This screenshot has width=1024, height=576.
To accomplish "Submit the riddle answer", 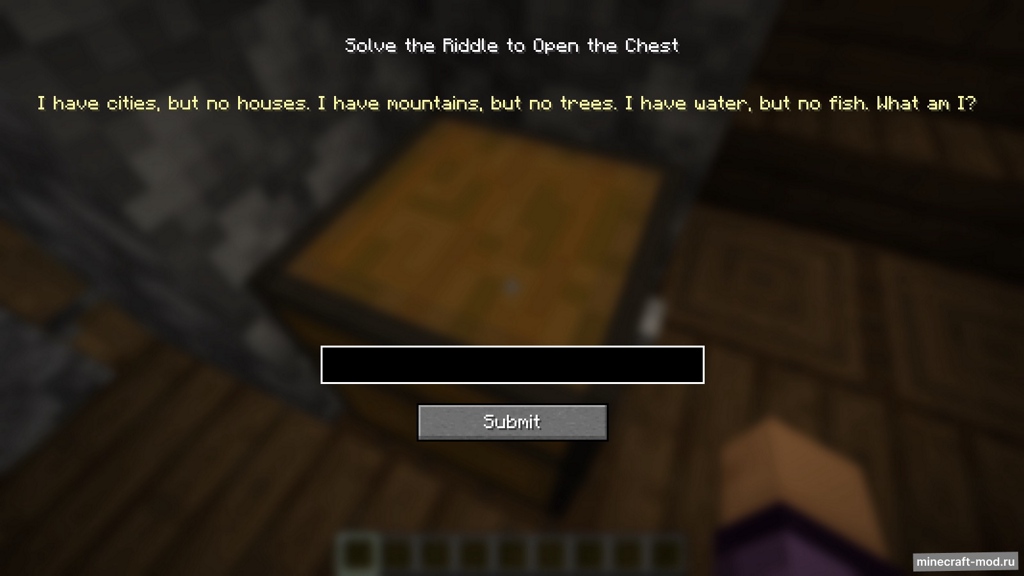I will pos(512,422).
